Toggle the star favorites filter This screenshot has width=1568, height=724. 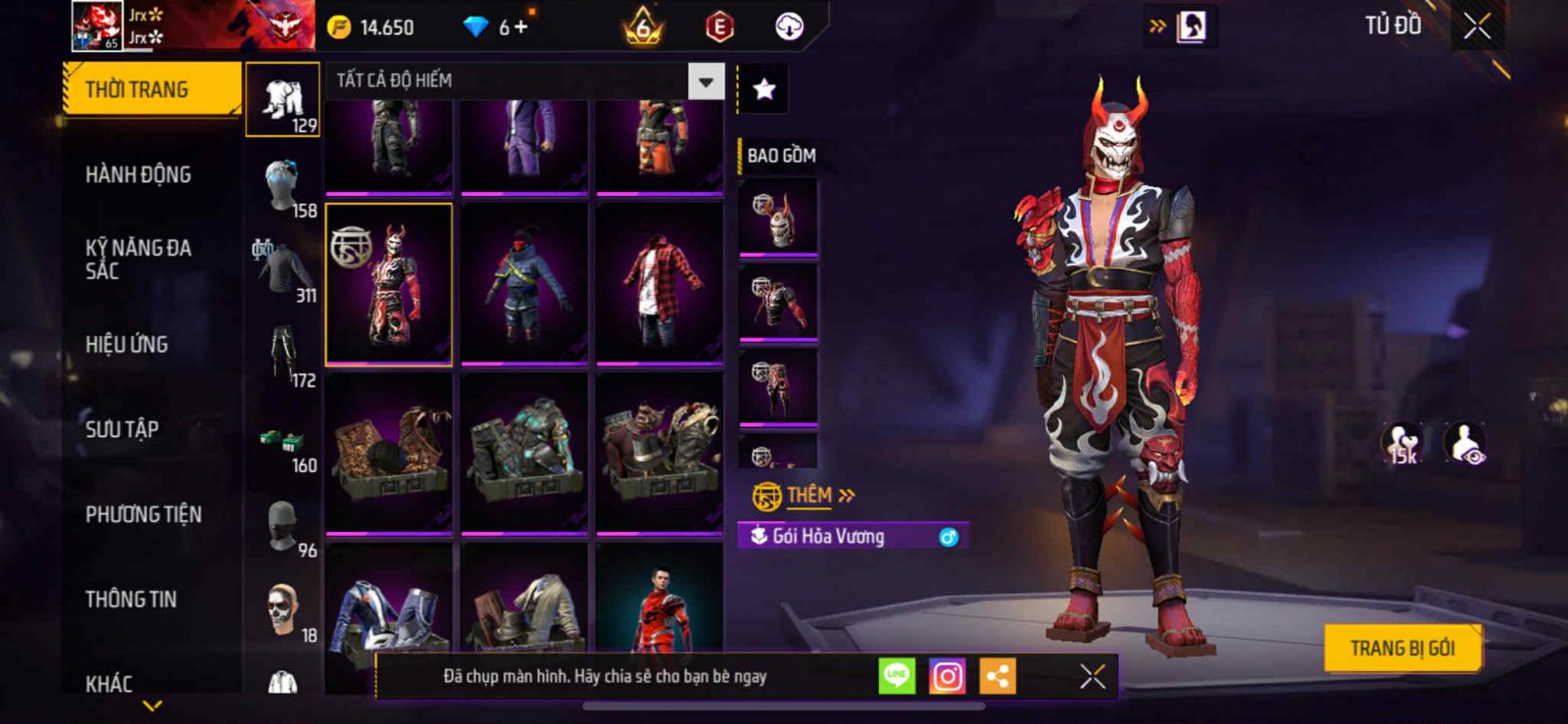[763, 90]
